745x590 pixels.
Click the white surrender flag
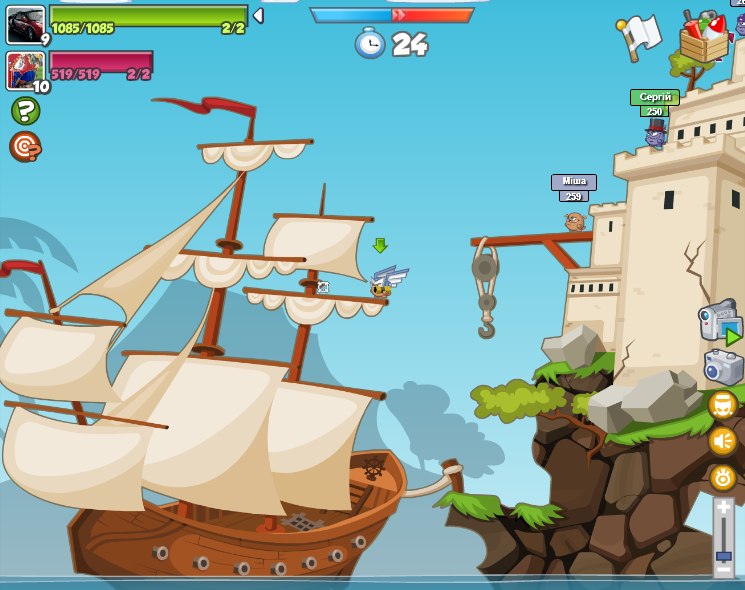pos(640,35)
